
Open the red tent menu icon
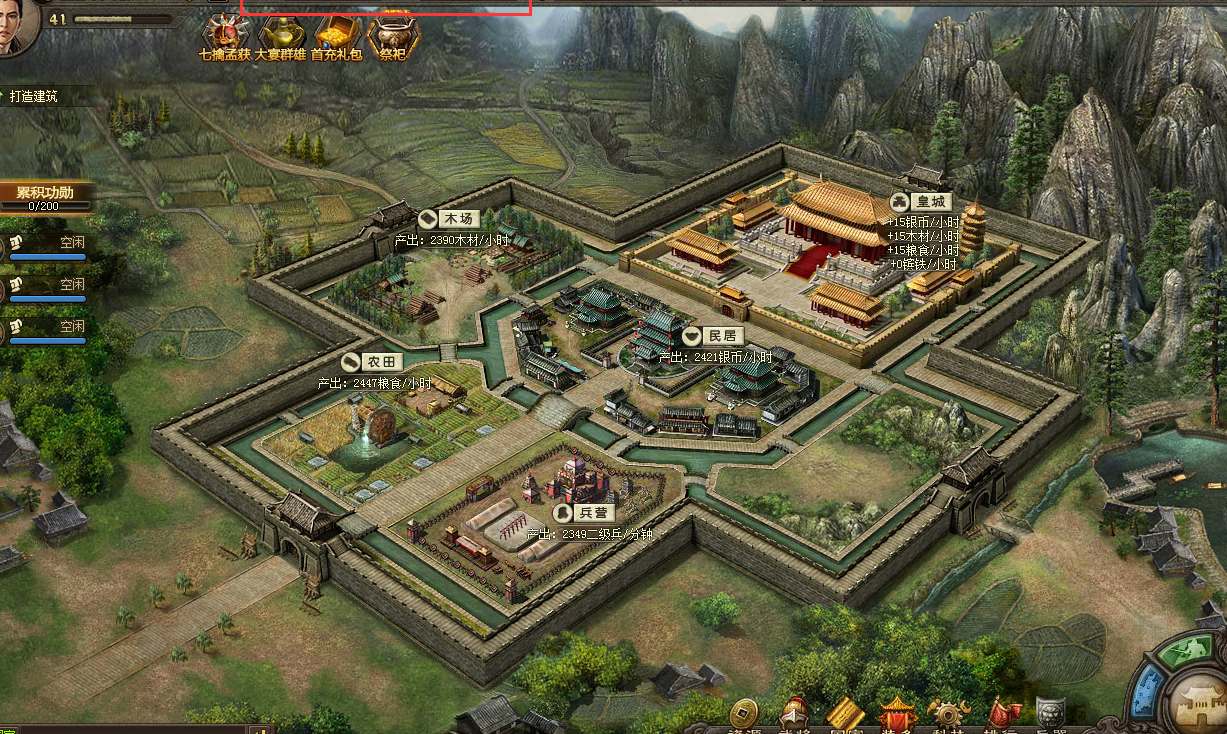pyautogui.click(x=897, y=714)
